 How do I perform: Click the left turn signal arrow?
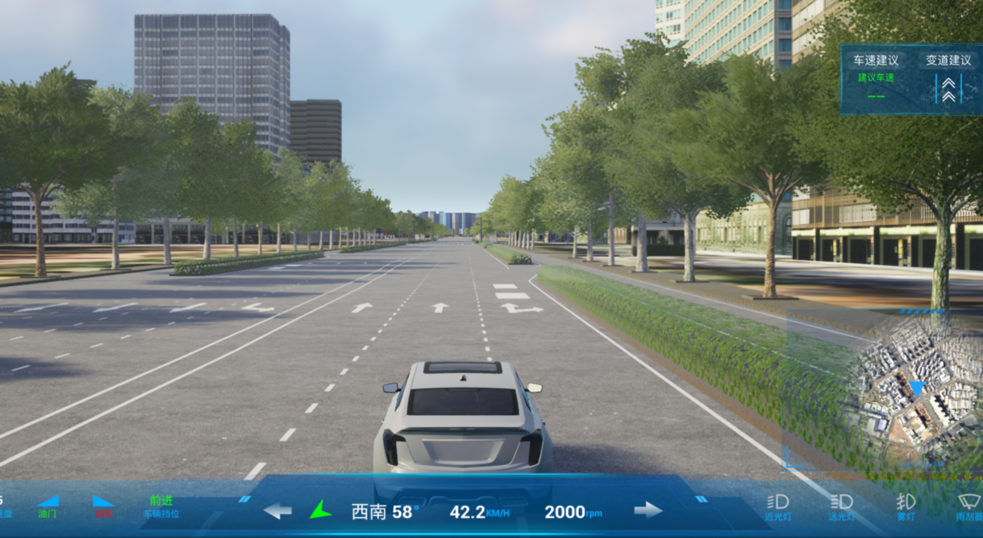(278, 511)
